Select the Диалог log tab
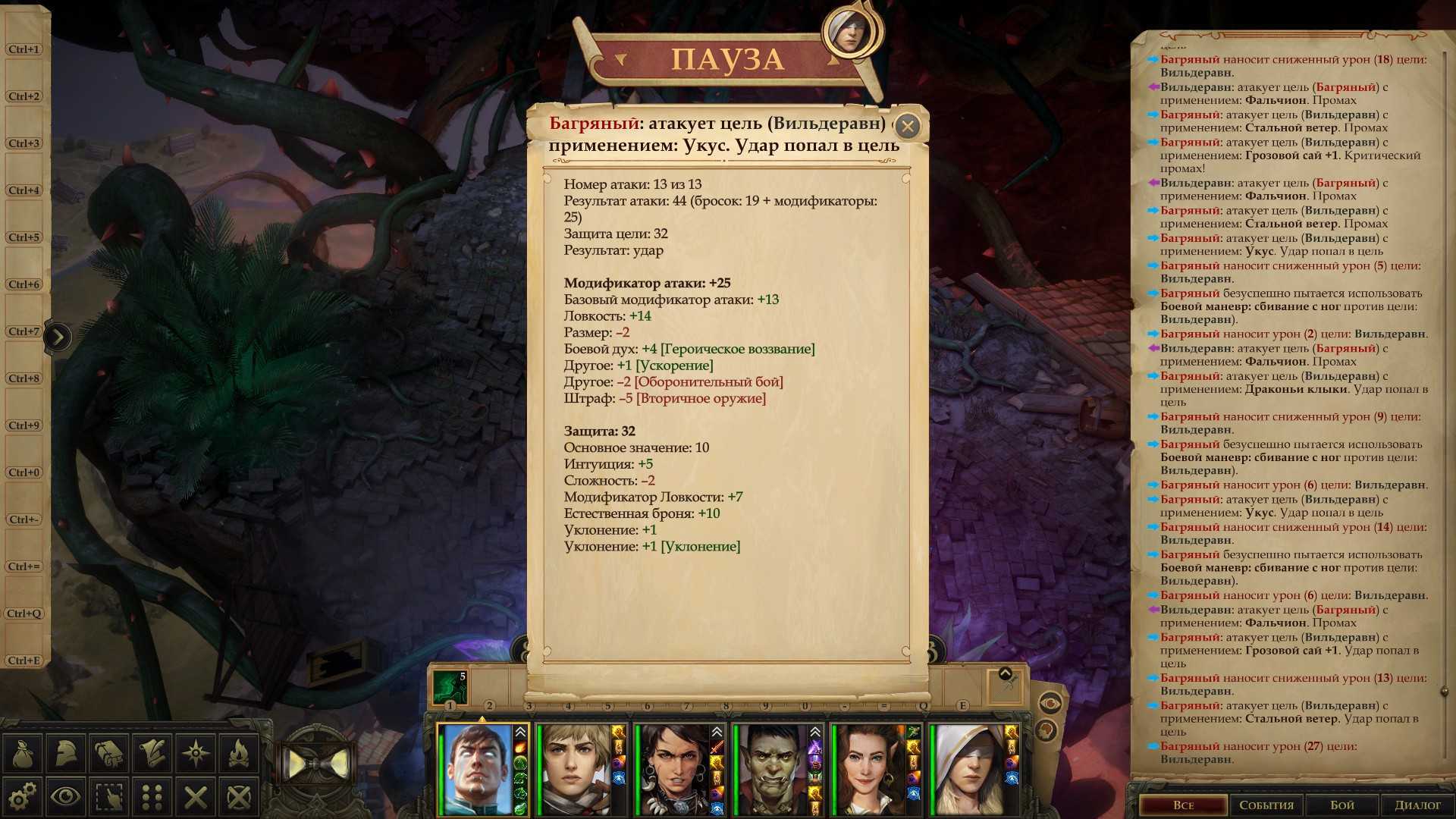The width and height of the screenshot is (1456, 819). 1417,805
